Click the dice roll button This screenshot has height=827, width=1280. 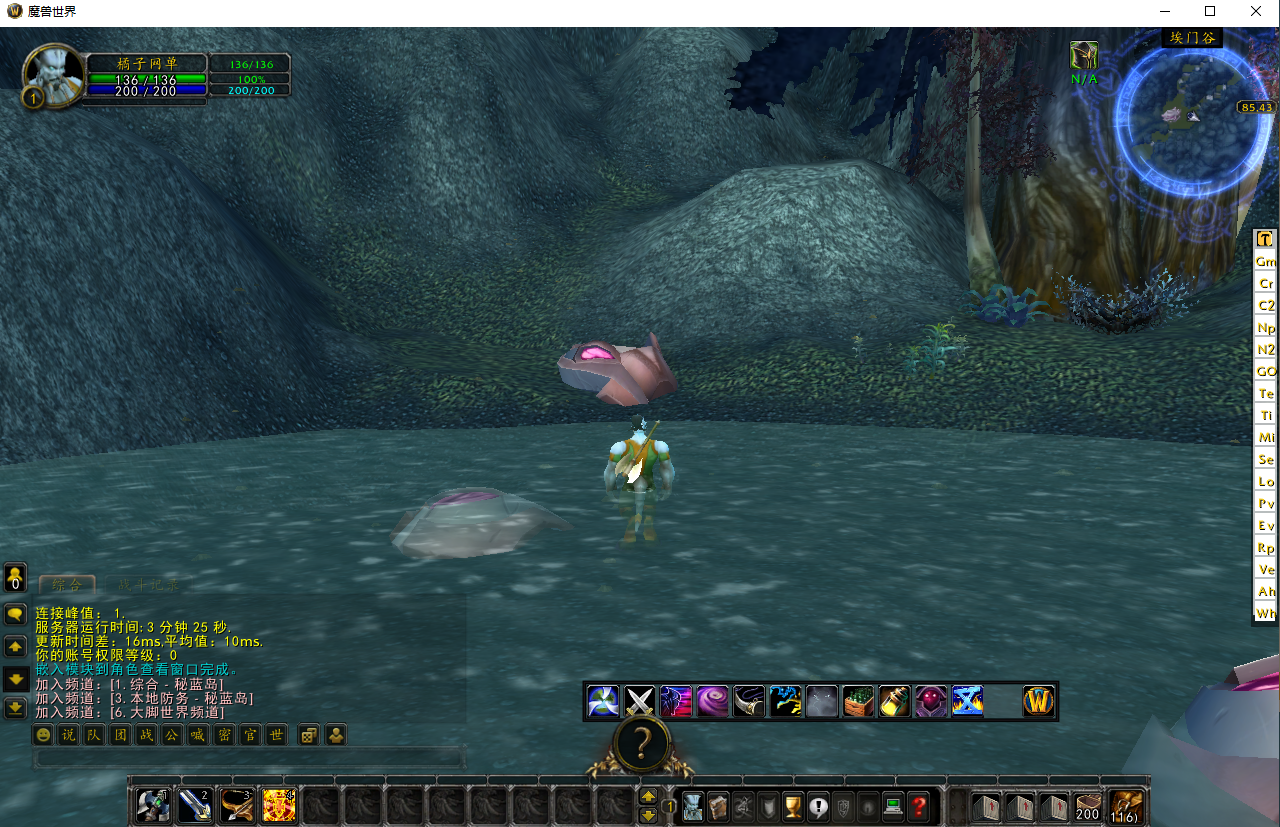coord(309,735)
